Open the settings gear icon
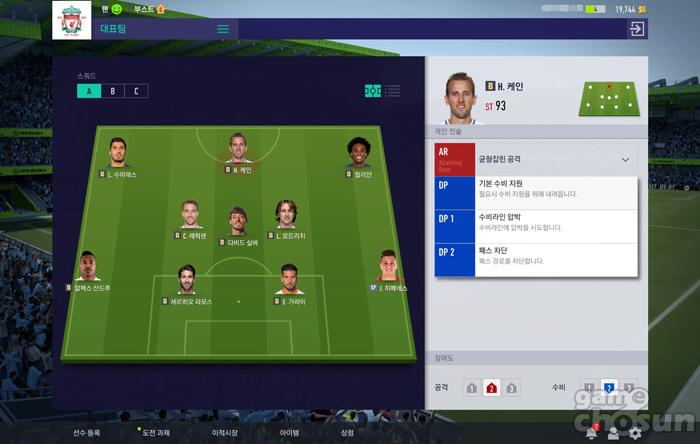The height and width of the screenshot is (444, 700). tap(635, 433)
